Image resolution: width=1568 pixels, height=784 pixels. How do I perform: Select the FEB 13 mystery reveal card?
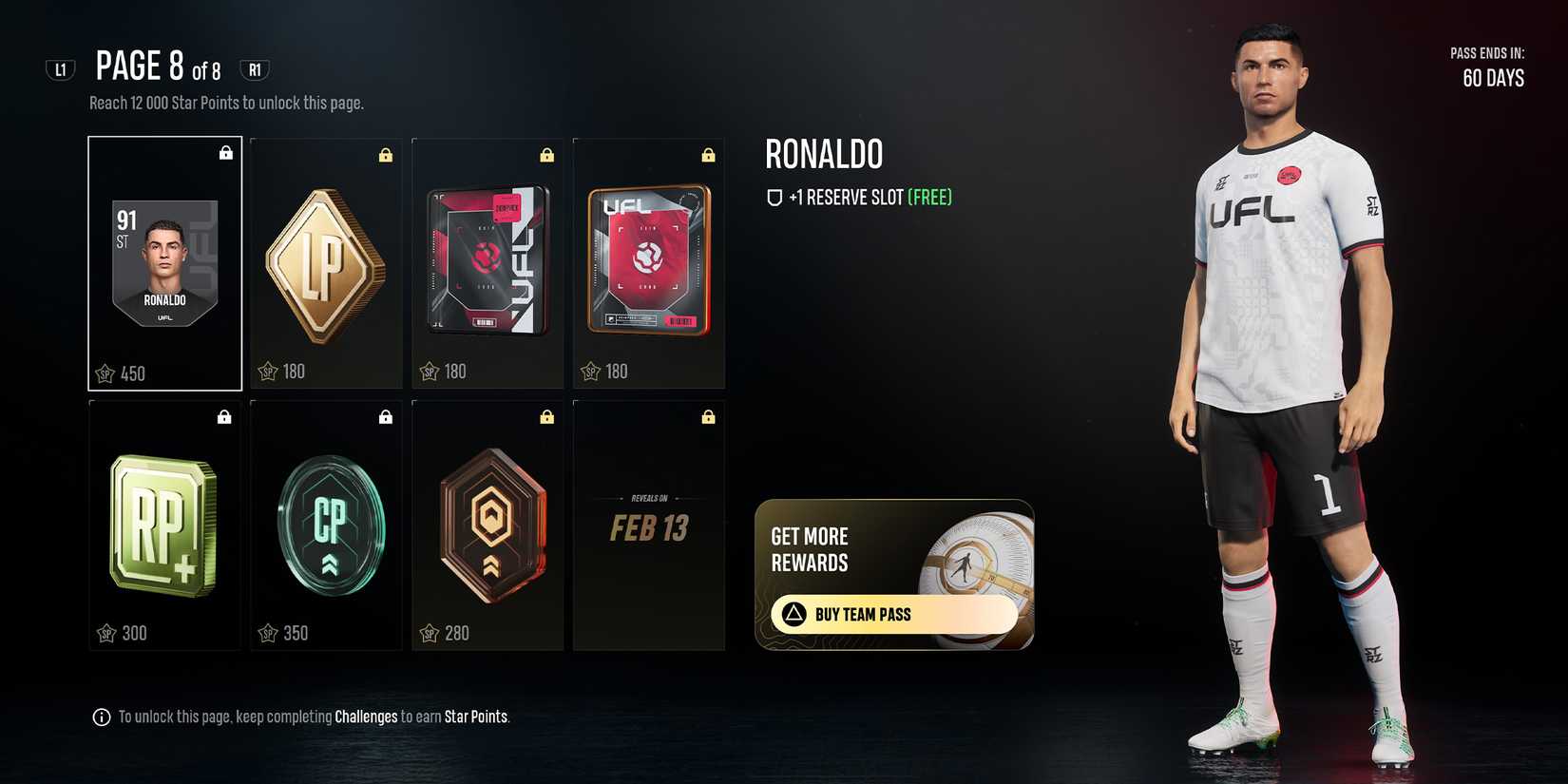(x=649, y=523)
